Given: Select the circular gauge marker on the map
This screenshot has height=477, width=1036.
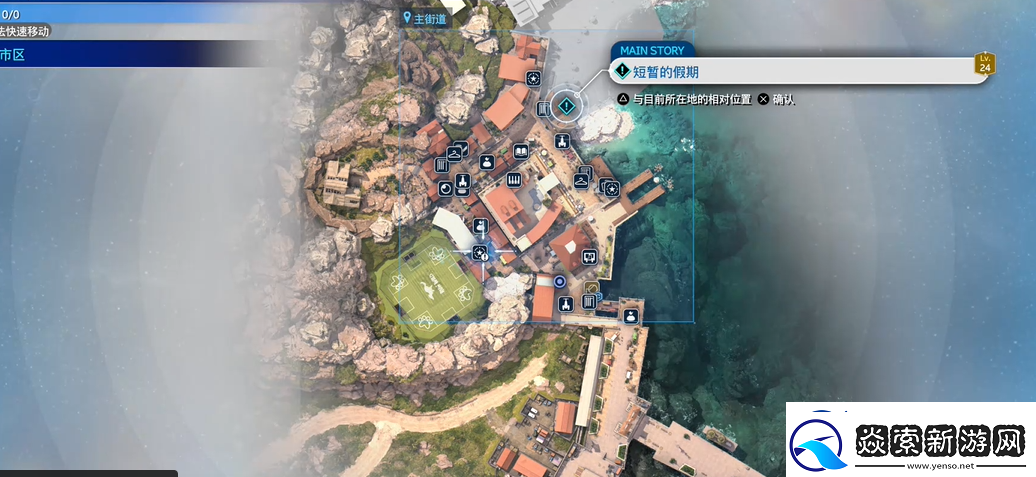Looking at the screenshot, I should click(x=445, y=191).
